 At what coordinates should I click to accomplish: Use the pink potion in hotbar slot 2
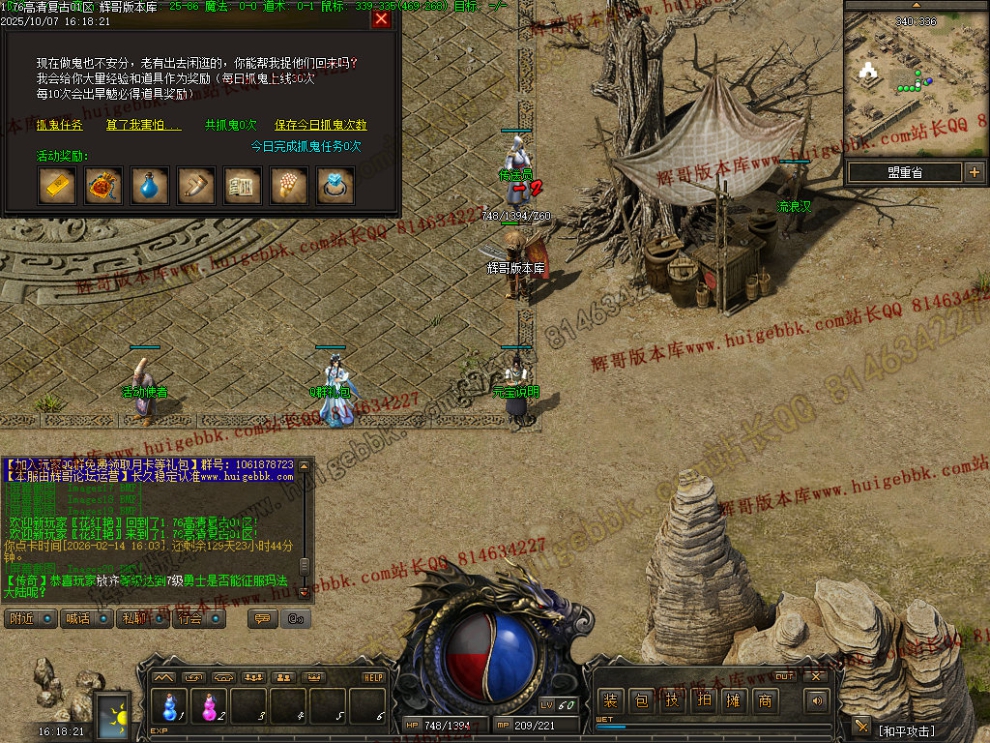210,707
